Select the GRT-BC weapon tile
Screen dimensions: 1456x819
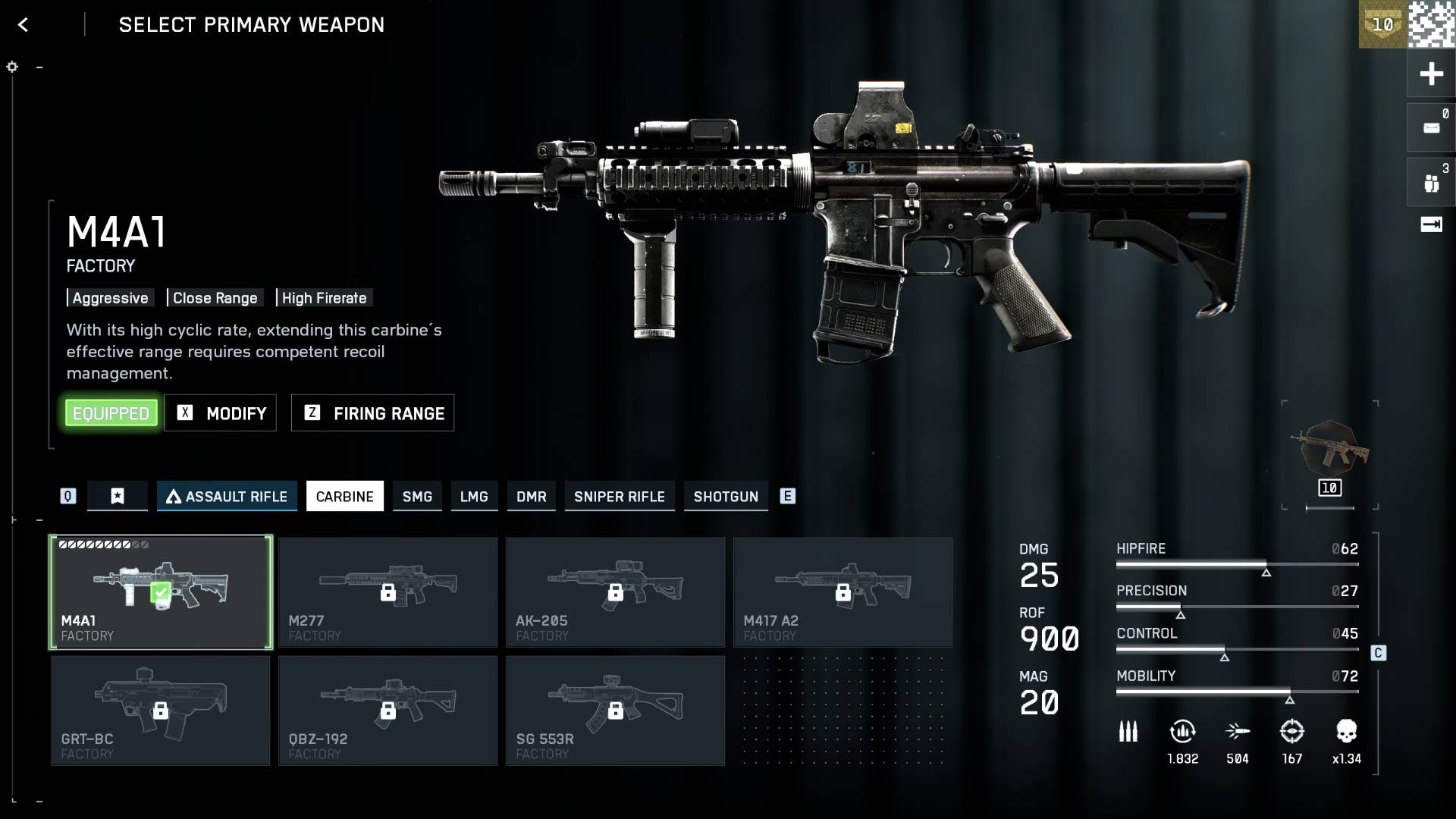(161, 711)
